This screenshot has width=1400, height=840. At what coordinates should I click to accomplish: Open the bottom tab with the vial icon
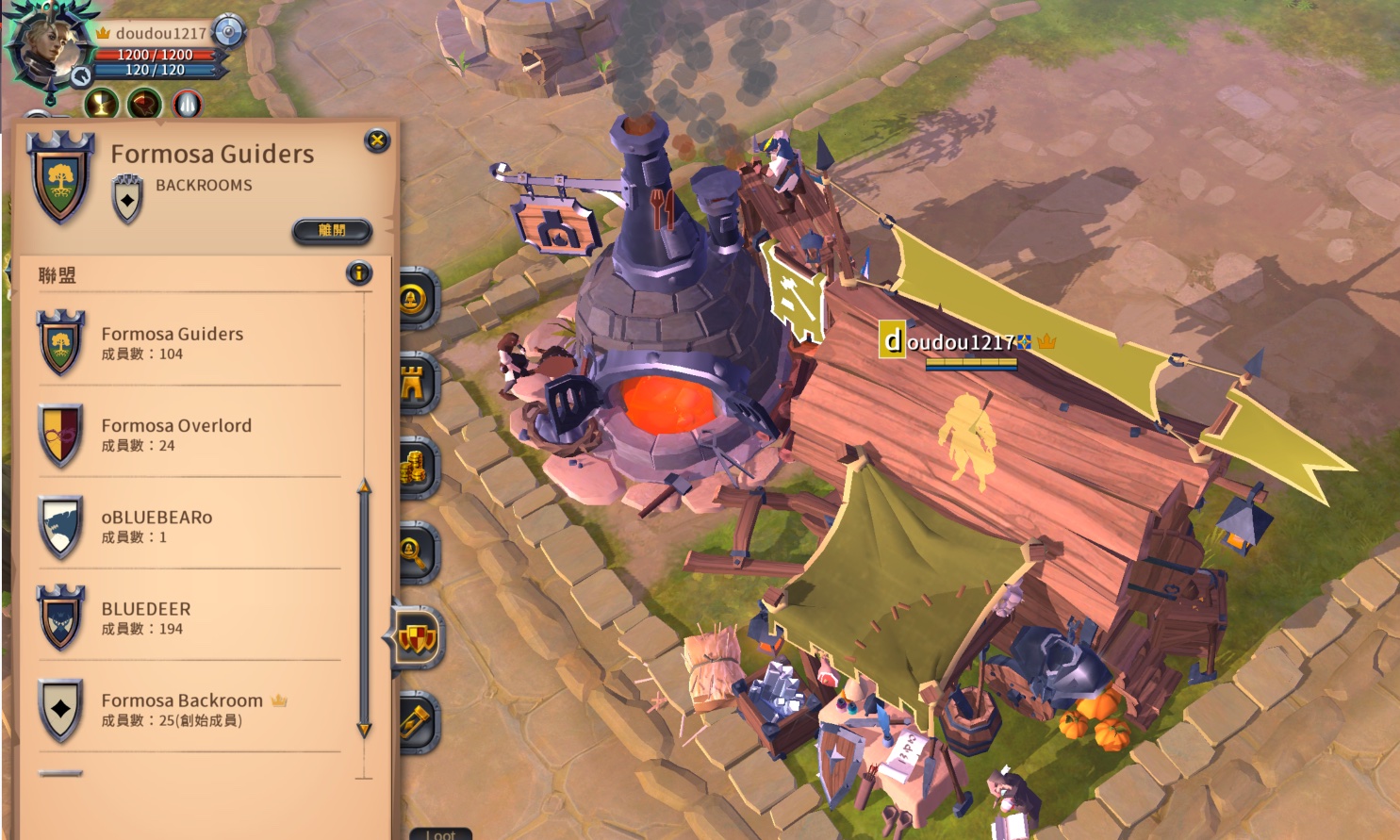417,722
